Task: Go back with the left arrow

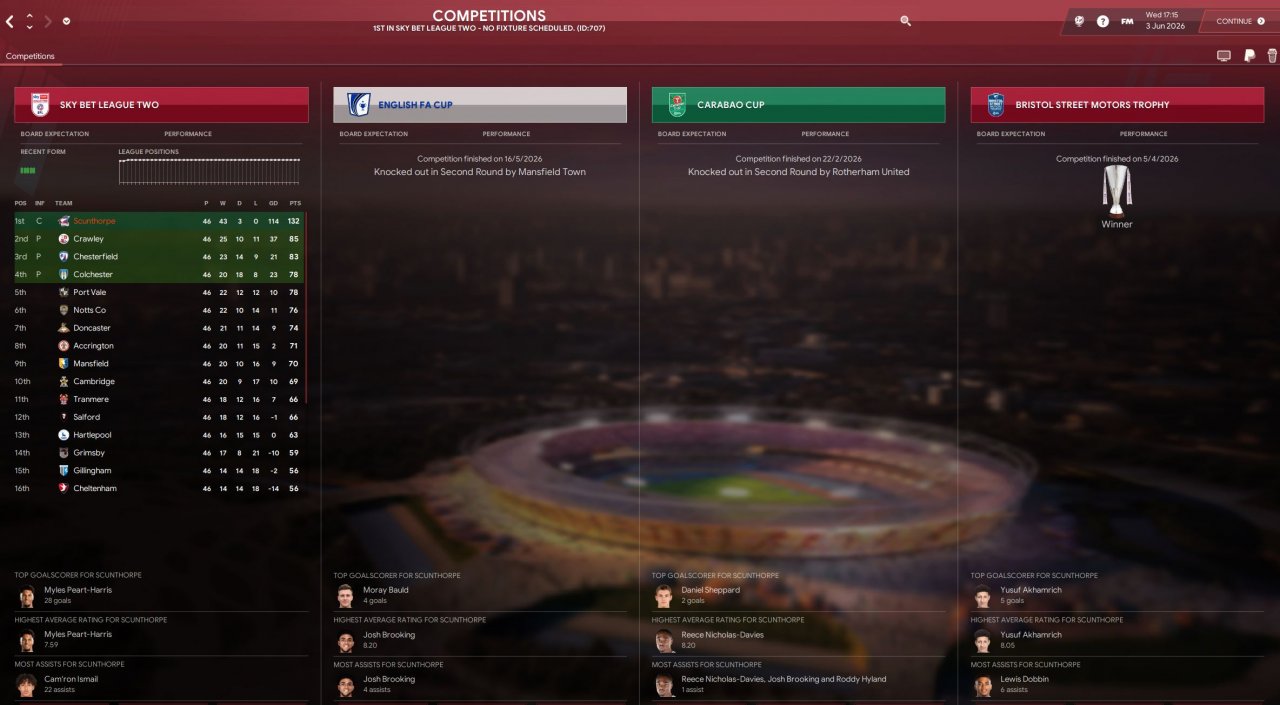Action: pos(10,21)
